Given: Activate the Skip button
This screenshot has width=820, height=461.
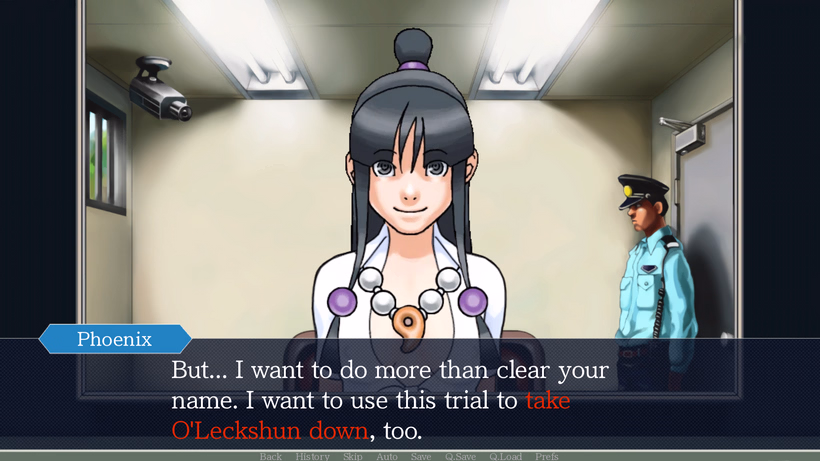Looking at the screenshot, I should (353, 456).
